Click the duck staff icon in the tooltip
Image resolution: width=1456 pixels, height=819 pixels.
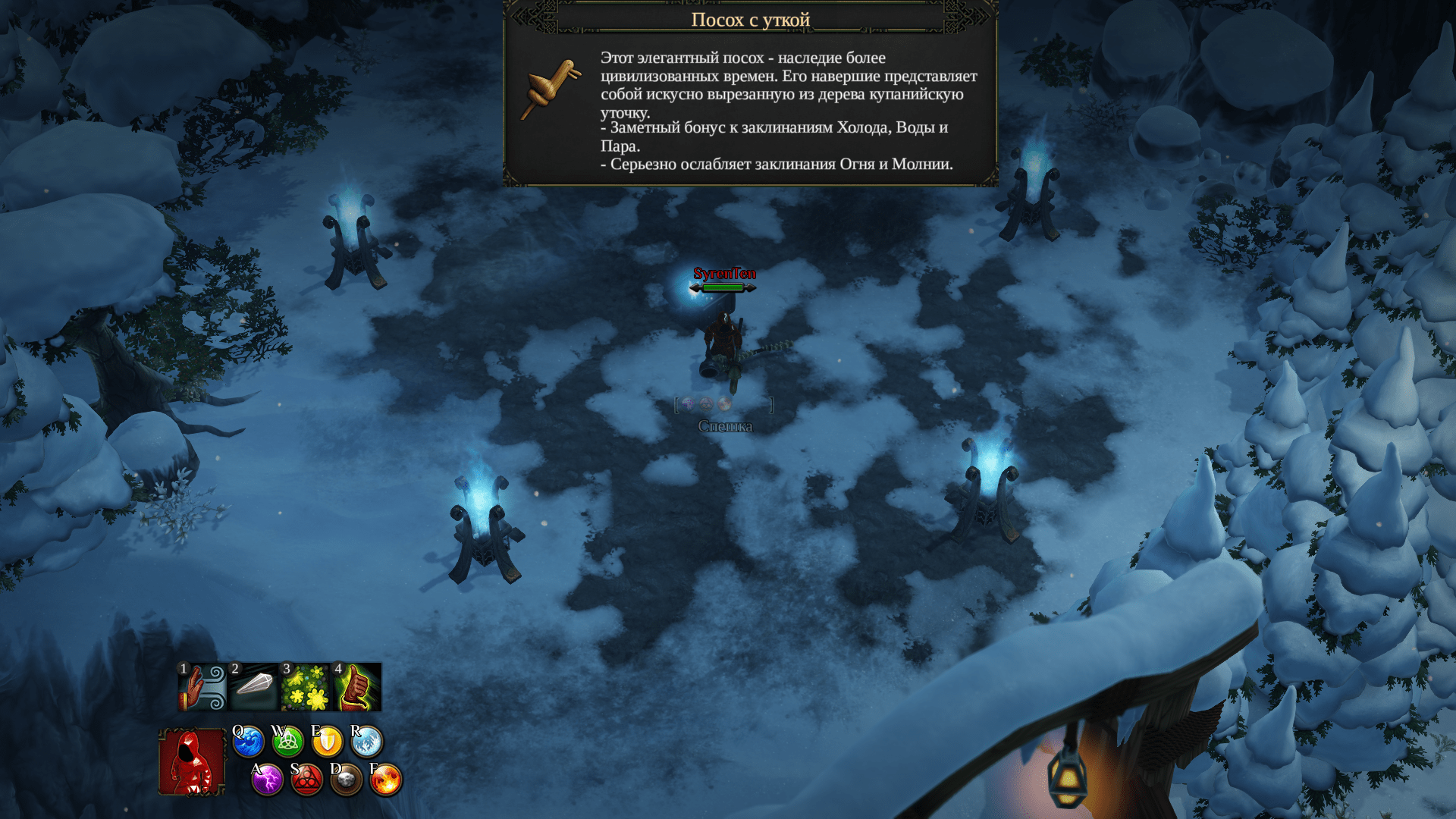551,89
